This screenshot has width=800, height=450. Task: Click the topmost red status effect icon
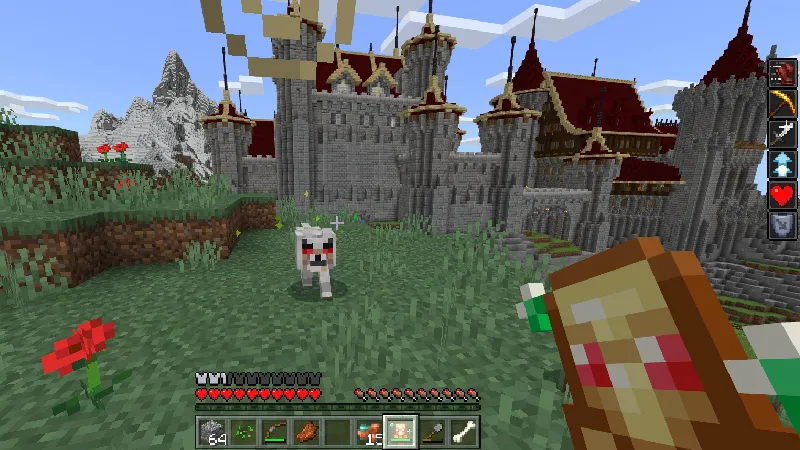(781, 73)
